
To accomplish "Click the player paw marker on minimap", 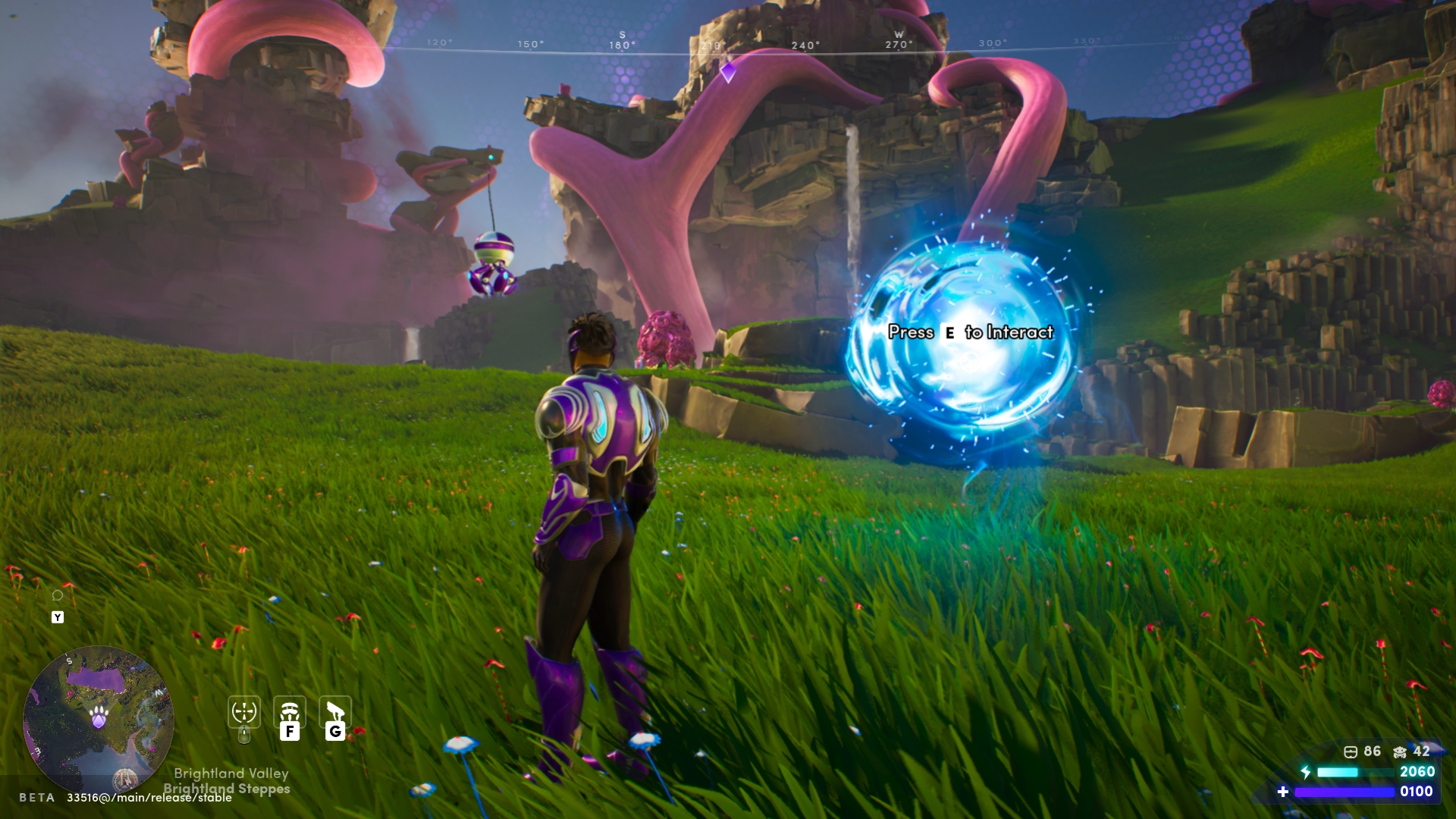I will [99, 716].
